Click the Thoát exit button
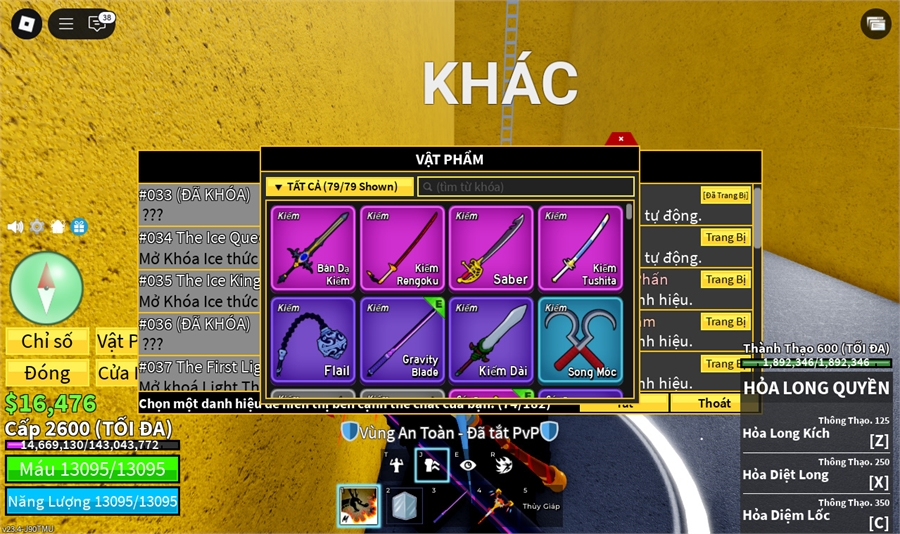The height and width of the screenshot is (534, 900). coord(714,403)
